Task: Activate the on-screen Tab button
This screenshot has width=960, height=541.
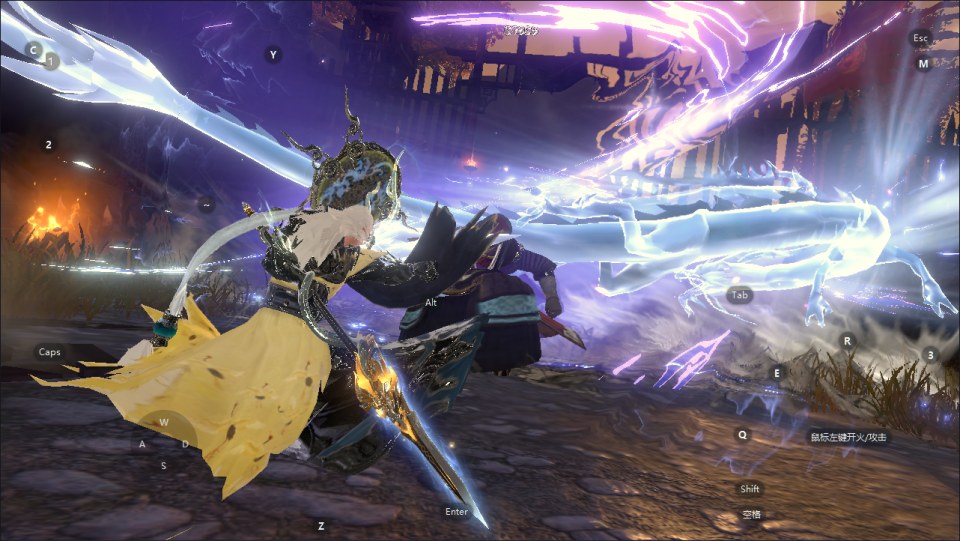Action: pyautogui.click(x=740, y=296)
